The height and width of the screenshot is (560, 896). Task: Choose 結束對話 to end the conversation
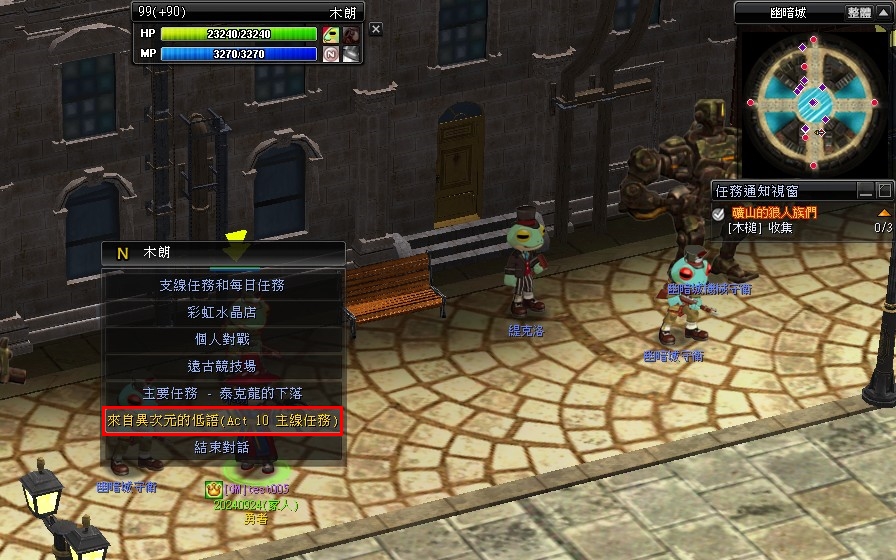[222, 448]
